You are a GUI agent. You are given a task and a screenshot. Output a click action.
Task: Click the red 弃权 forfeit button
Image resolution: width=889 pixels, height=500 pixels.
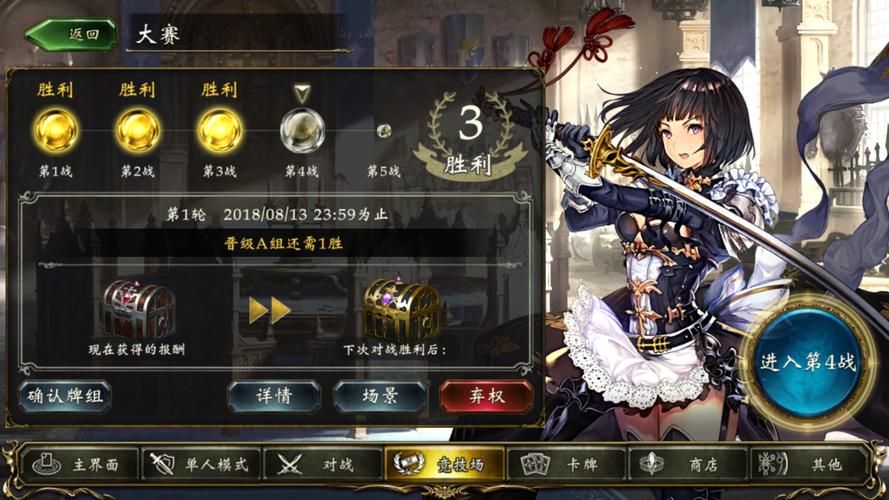point(485,396)
